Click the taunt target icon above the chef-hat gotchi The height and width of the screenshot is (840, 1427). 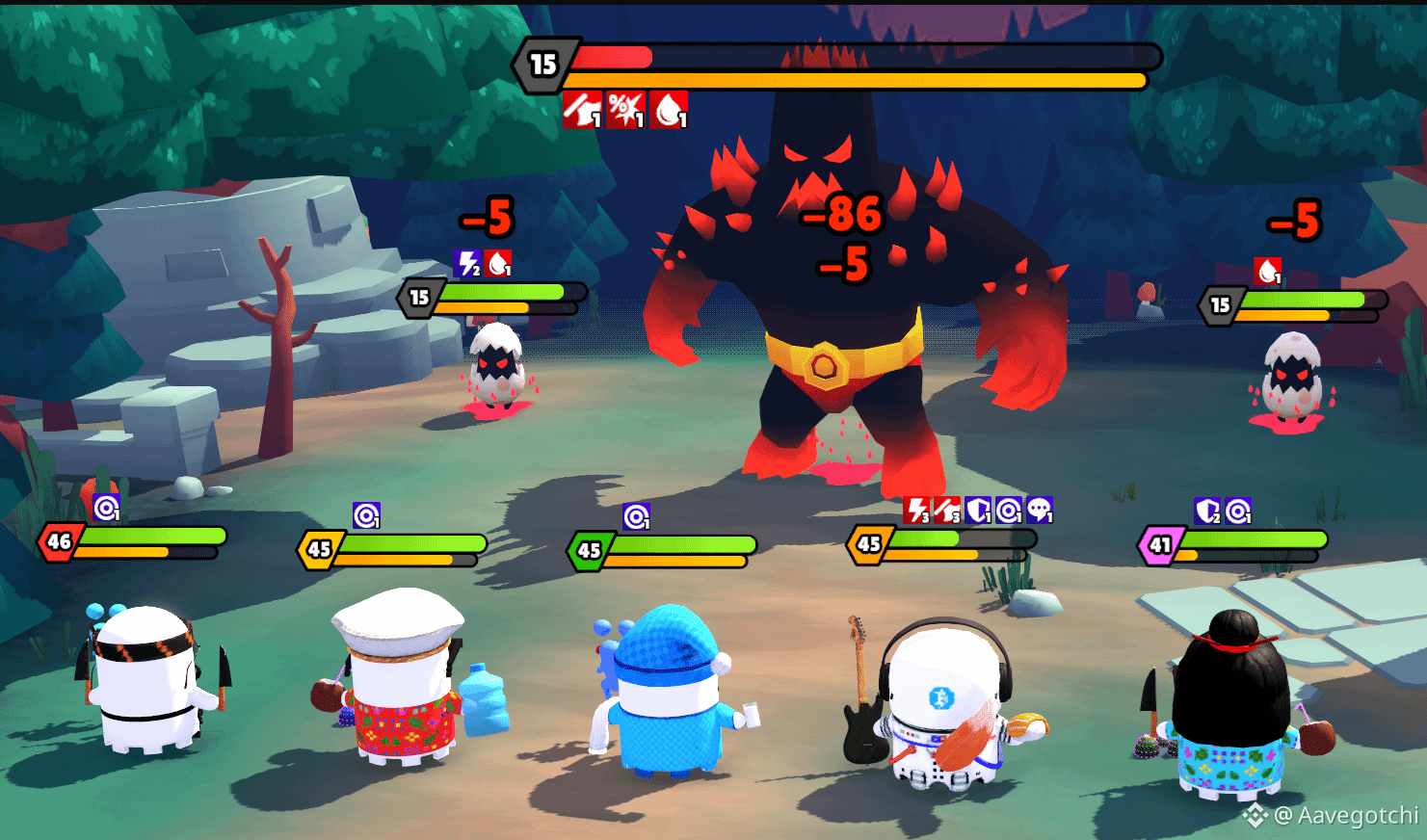pyautogui.click(x=365, y=513)
